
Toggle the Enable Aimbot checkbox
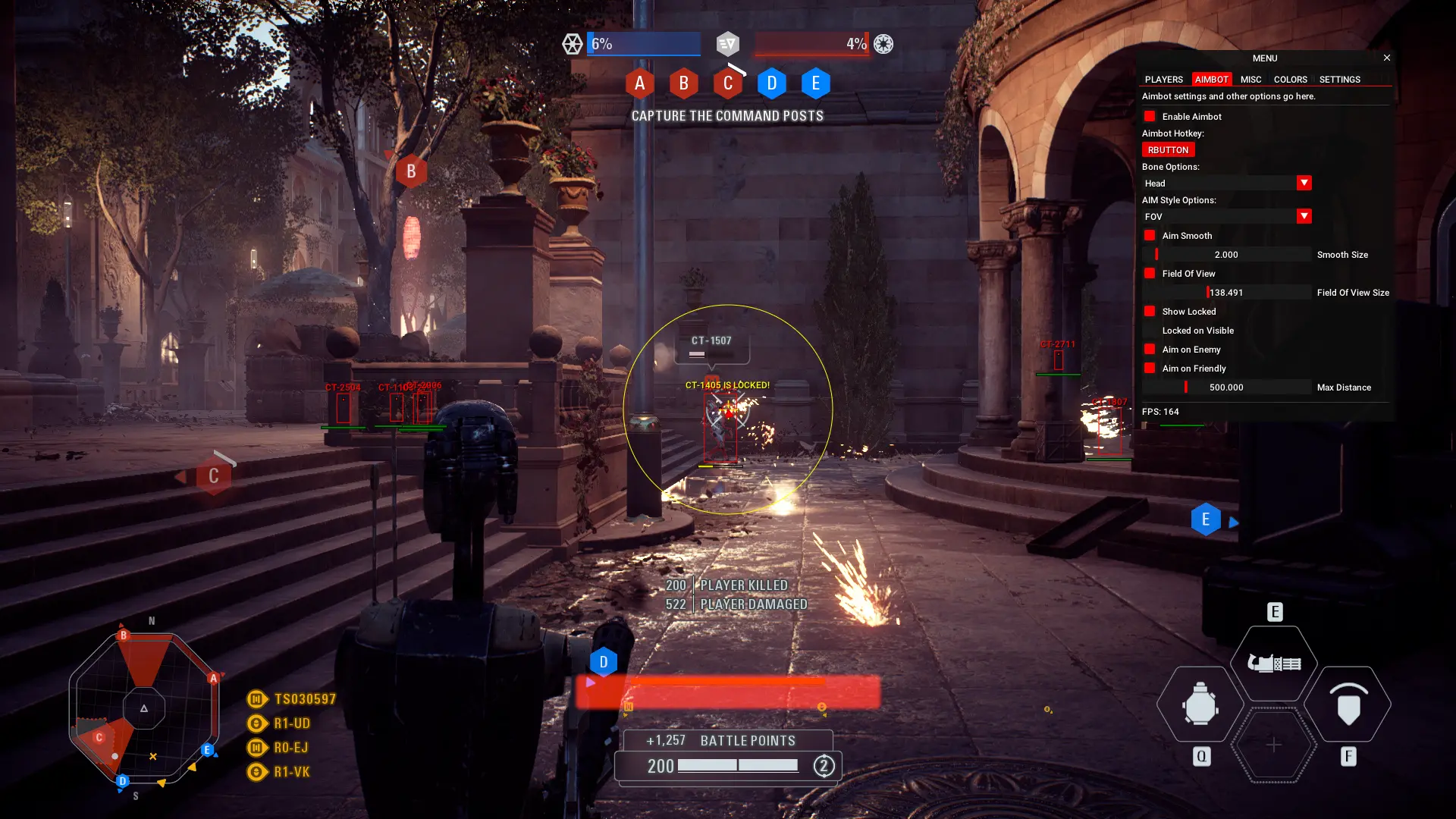[x=1150, y=116]
